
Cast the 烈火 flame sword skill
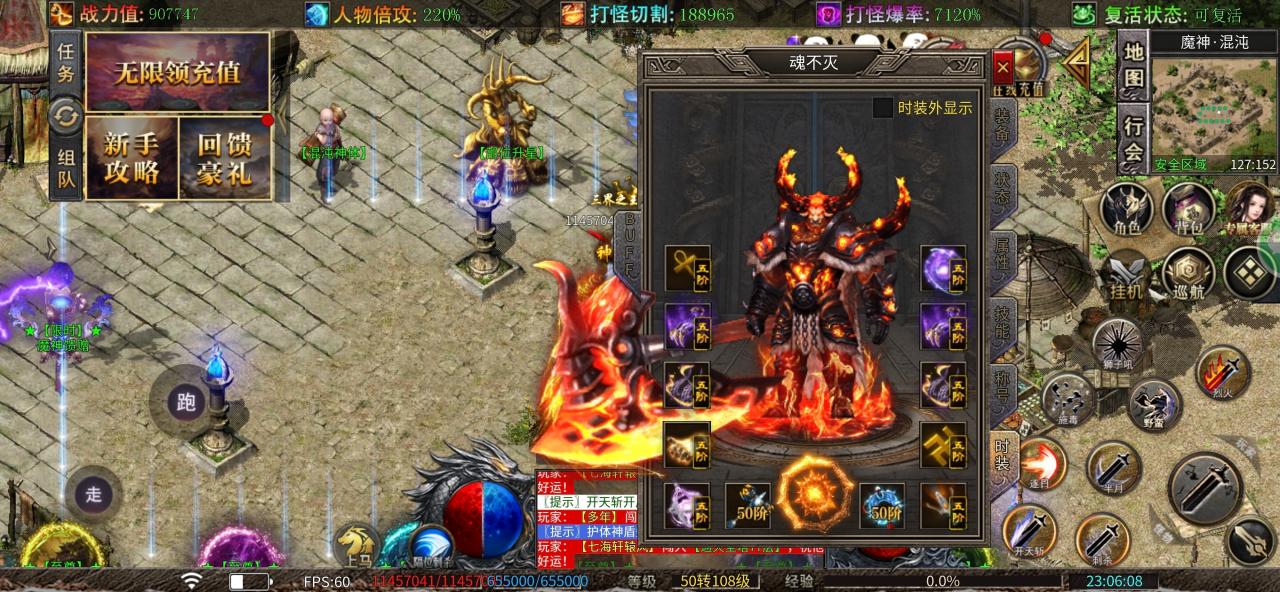[1223, 371]
